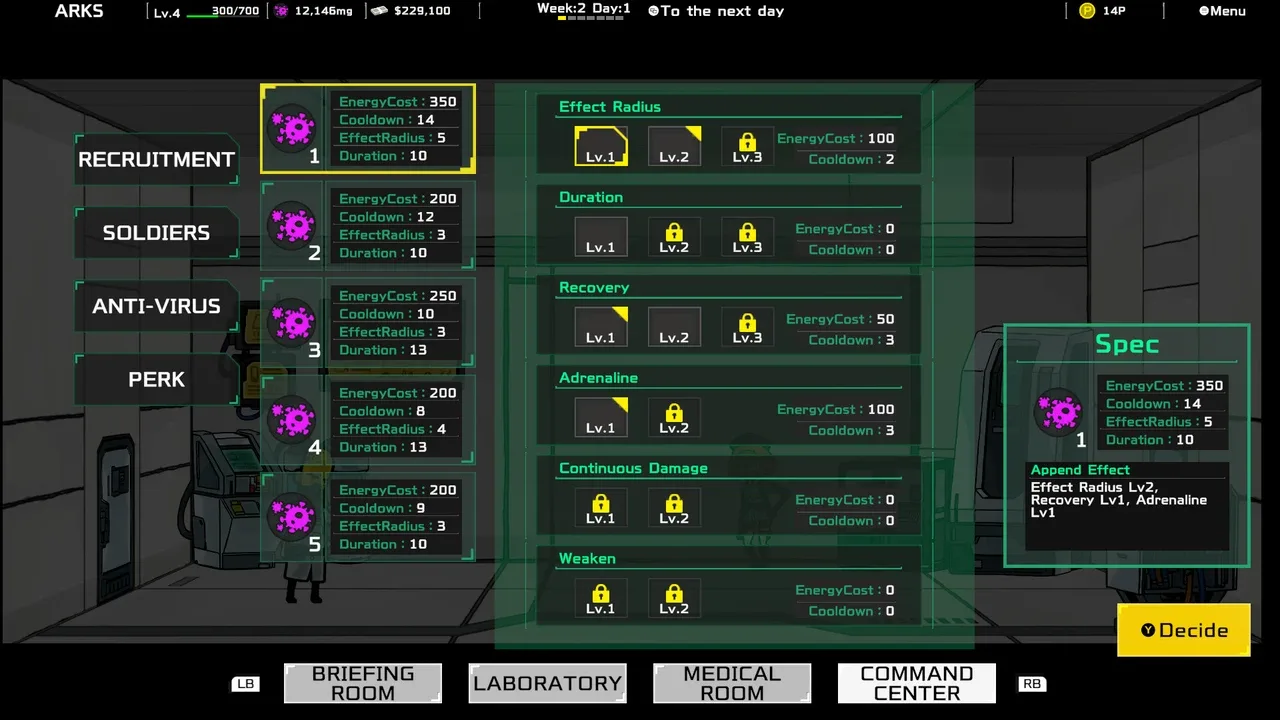Open the Recruitment menu

(x=156, y=160)
